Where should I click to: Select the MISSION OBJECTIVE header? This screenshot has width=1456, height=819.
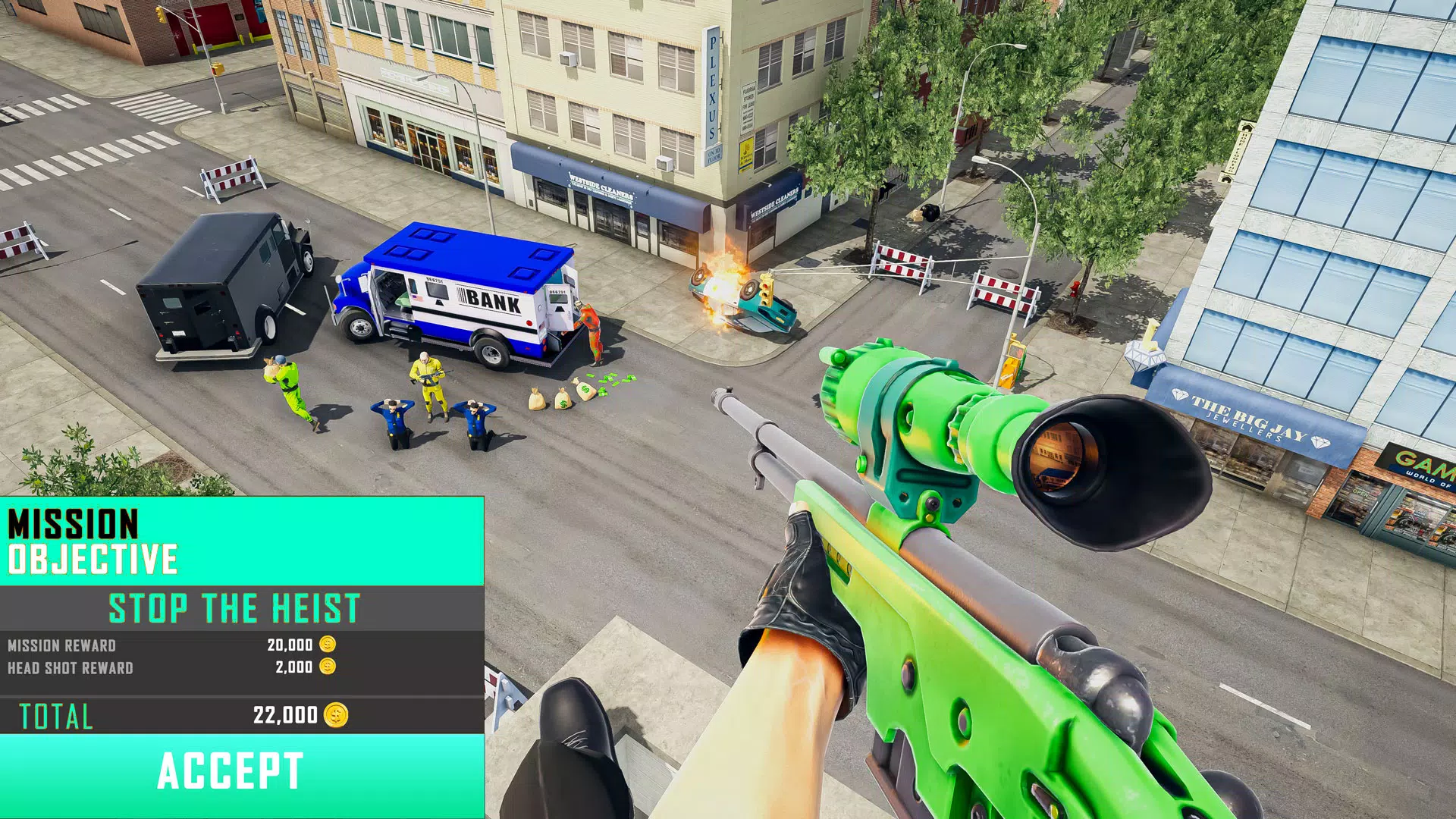tap(89, 541)
